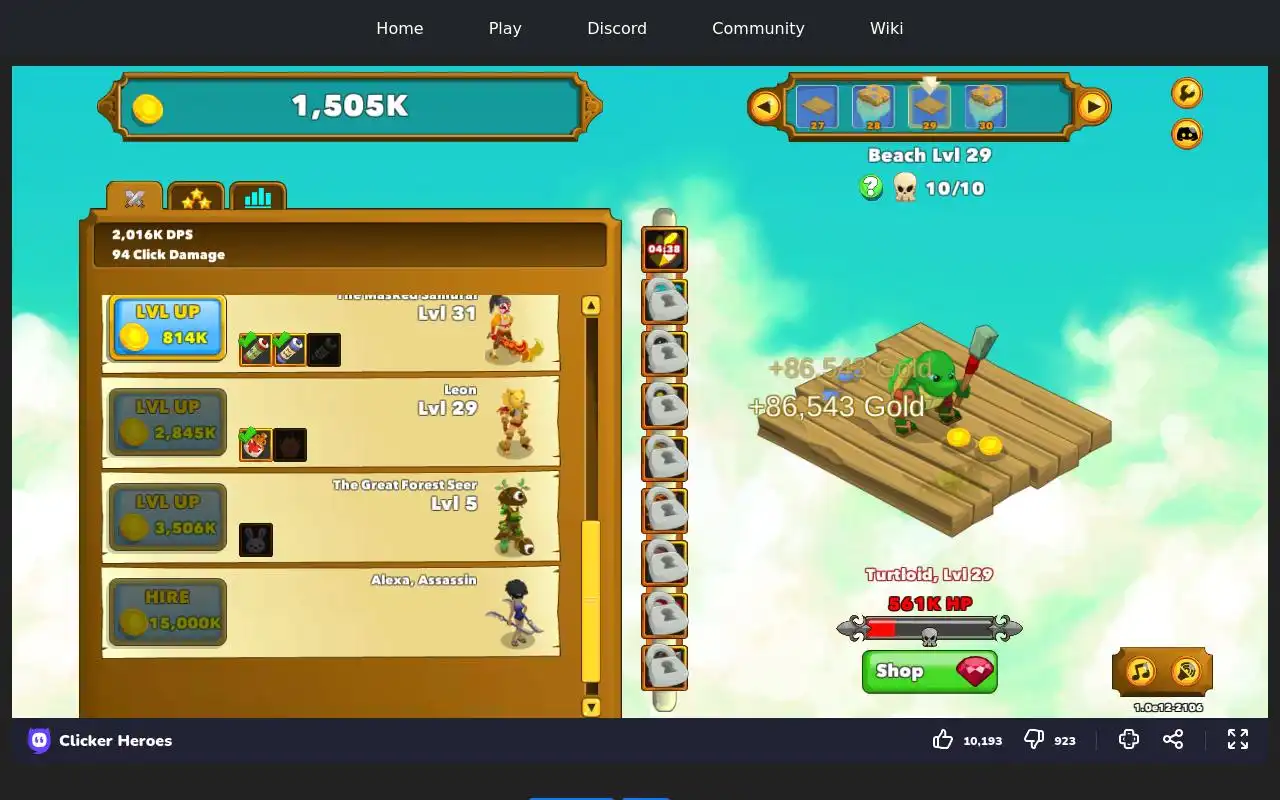Level up The Masked Samurai for 814K

[167, 327]
